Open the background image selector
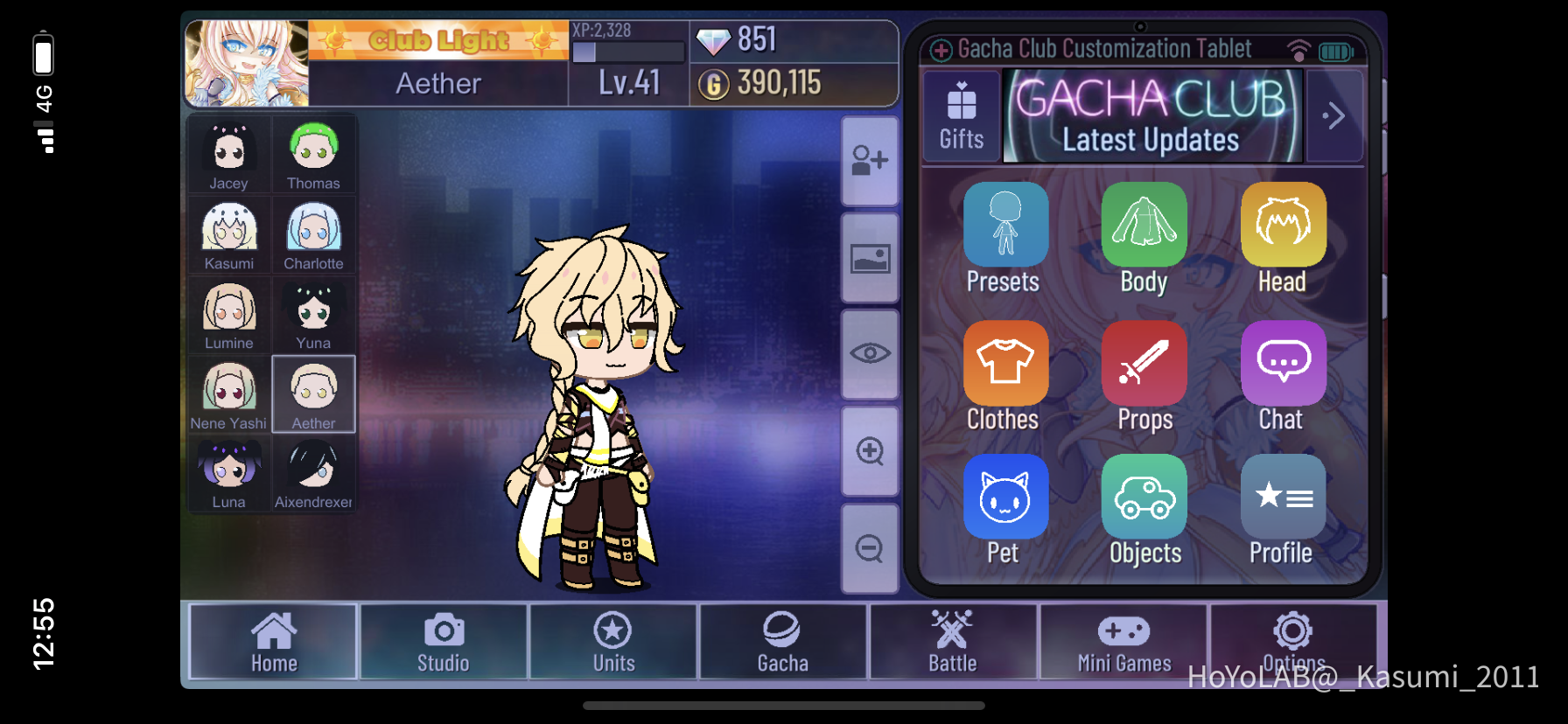This screenshot has width=1568, height=724. point(869,257)
